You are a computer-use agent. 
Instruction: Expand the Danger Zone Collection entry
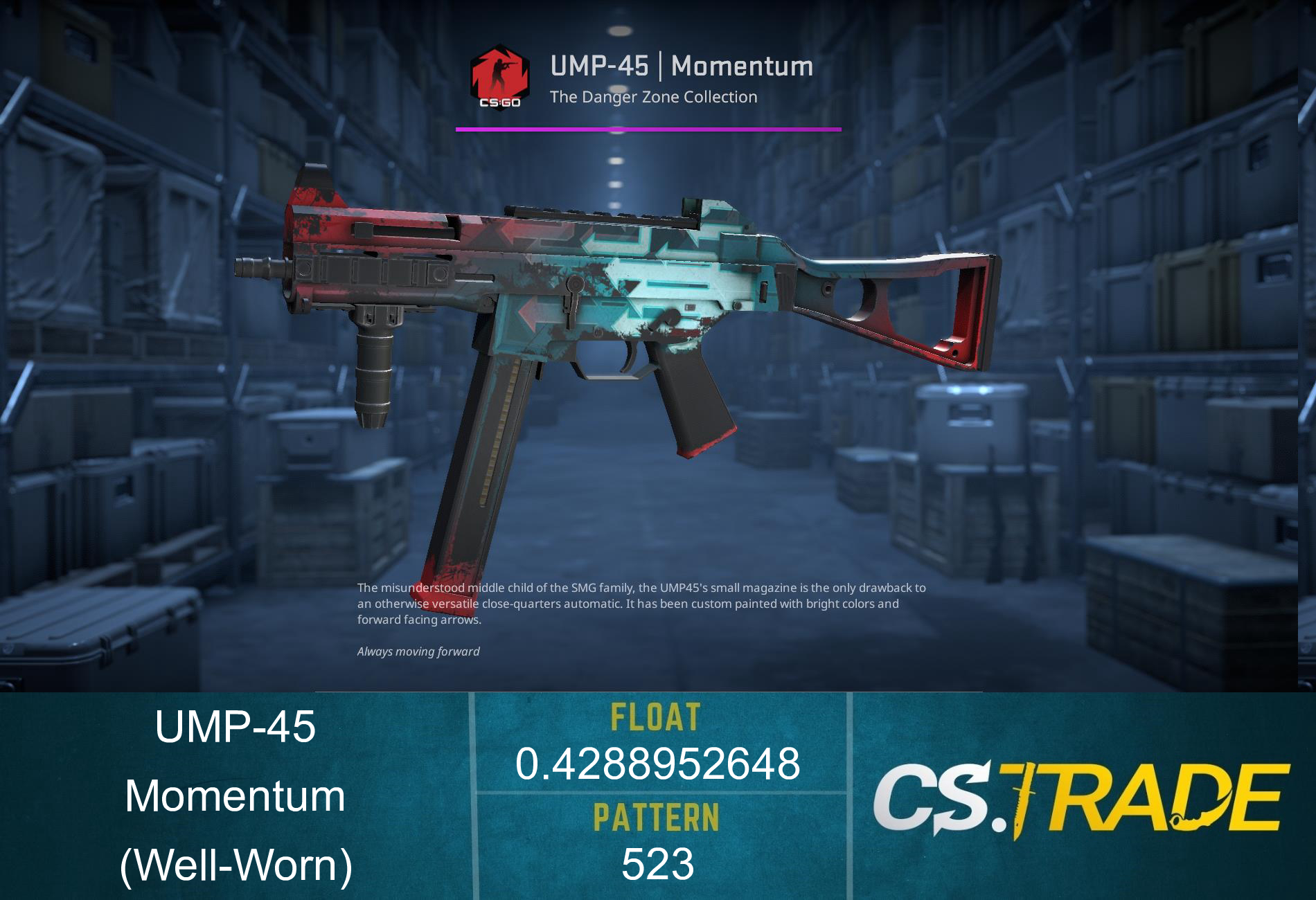pos(653,97)
